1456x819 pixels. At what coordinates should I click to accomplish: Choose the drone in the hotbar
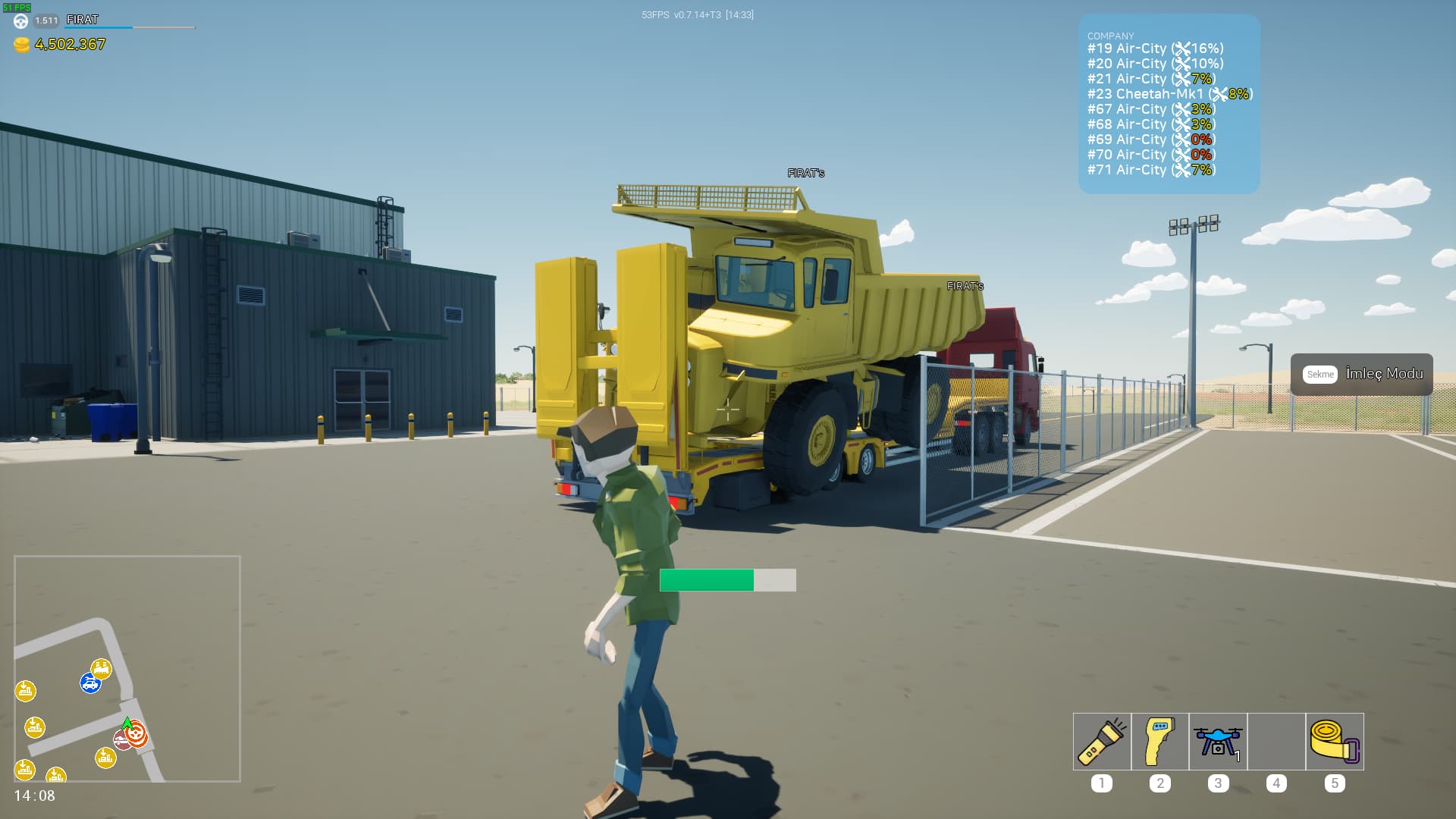pyautogui.click(x=1218, y=742)
